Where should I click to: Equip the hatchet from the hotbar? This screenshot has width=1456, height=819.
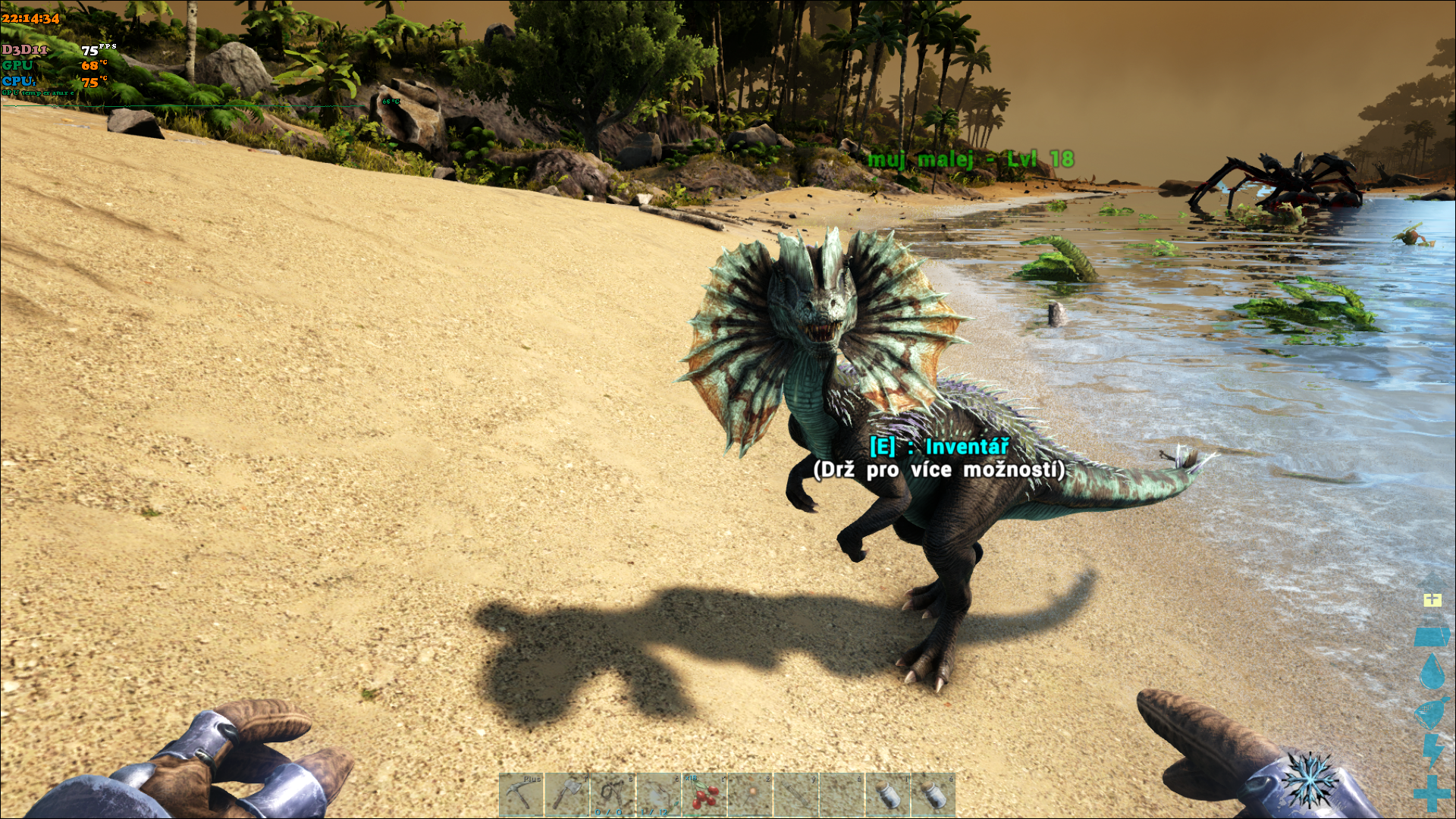[x=567, y=795]
